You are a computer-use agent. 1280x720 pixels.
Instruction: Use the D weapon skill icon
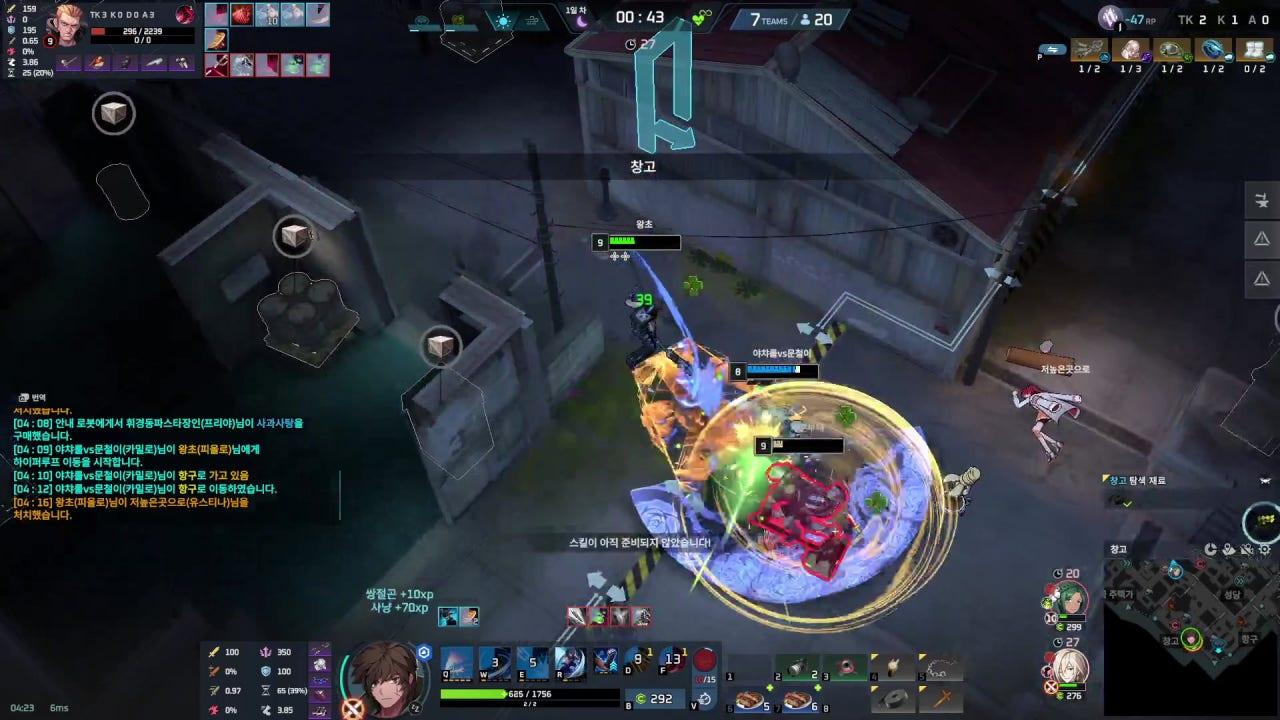tap(605, 660)
